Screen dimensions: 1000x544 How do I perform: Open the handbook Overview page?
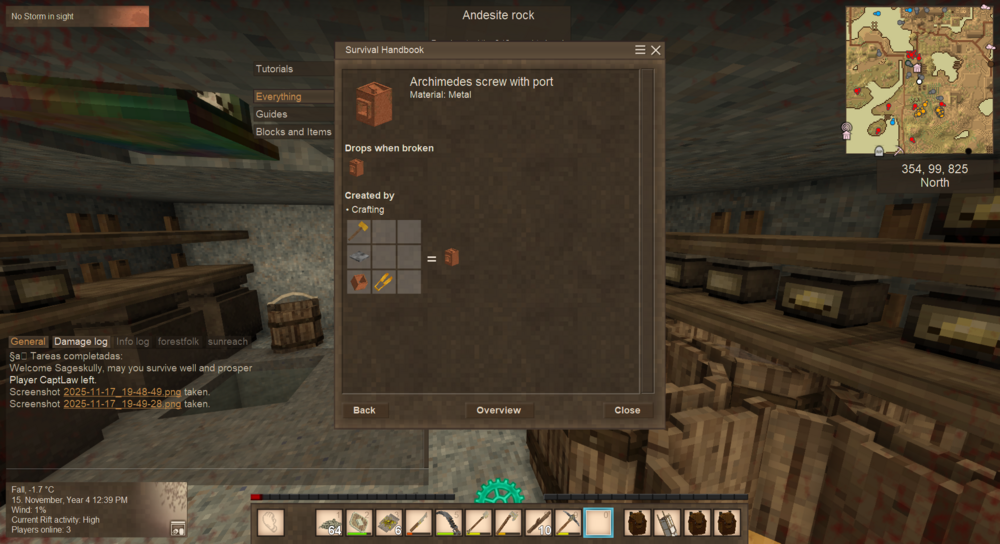(499, 411)
